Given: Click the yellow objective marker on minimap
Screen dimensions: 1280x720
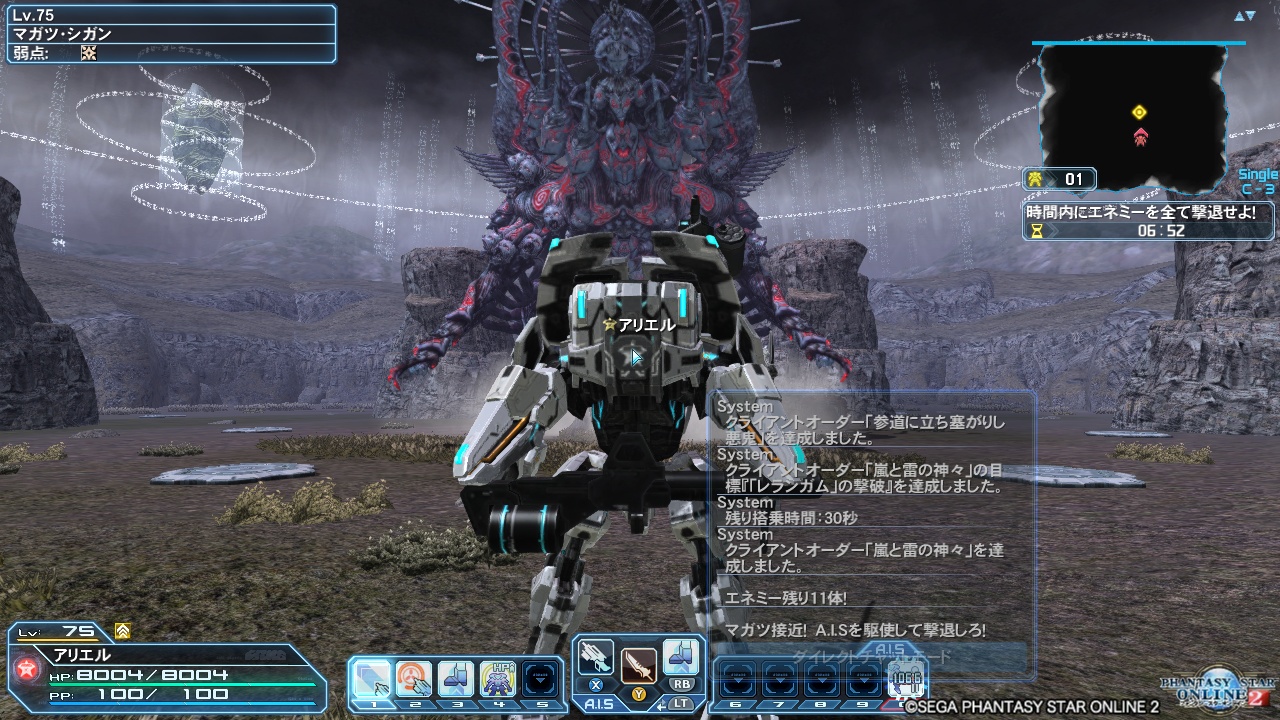Looking at the screenshot, I should point(1139,112).
